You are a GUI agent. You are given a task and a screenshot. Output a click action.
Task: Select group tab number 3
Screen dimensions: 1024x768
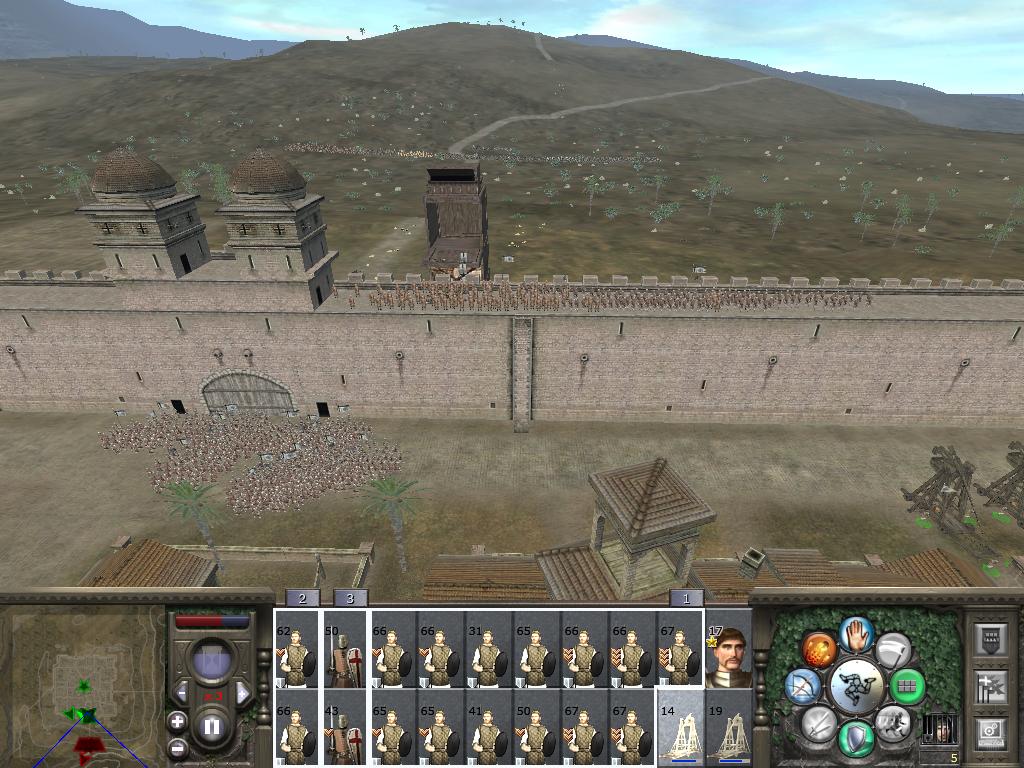[350, 598]
